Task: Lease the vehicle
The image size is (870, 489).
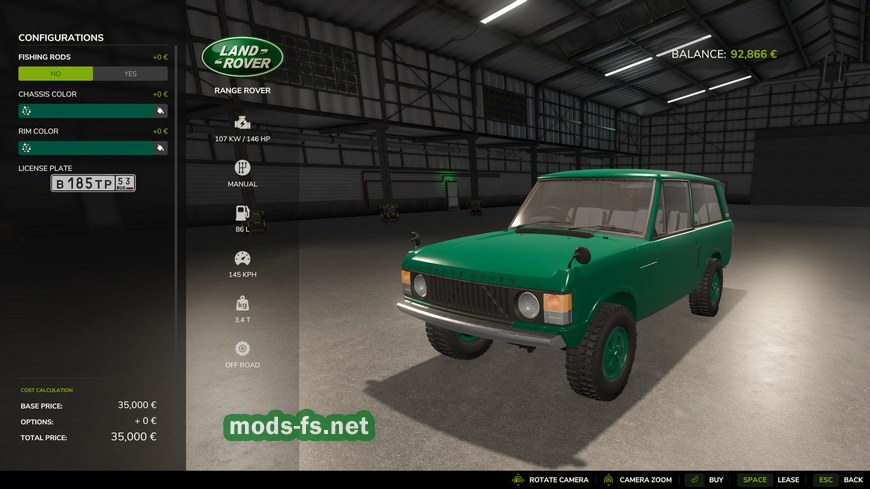Action: click(771, 480)
